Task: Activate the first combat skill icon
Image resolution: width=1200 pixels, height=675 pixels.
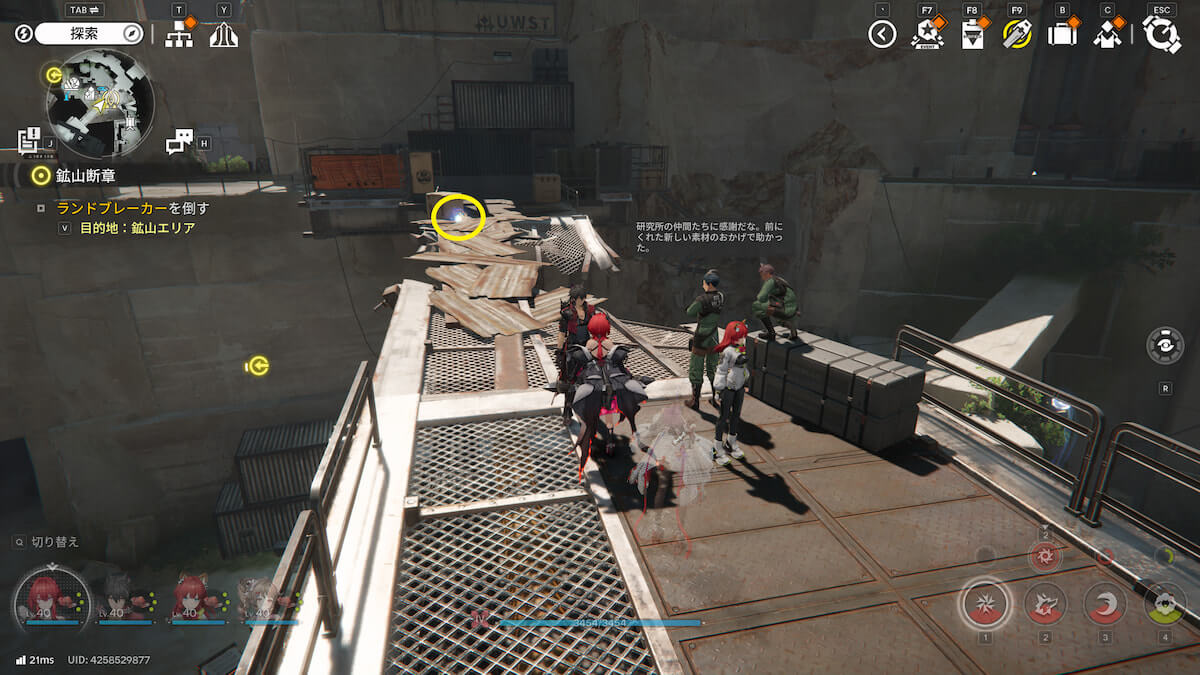Action: tap(984, 603)
